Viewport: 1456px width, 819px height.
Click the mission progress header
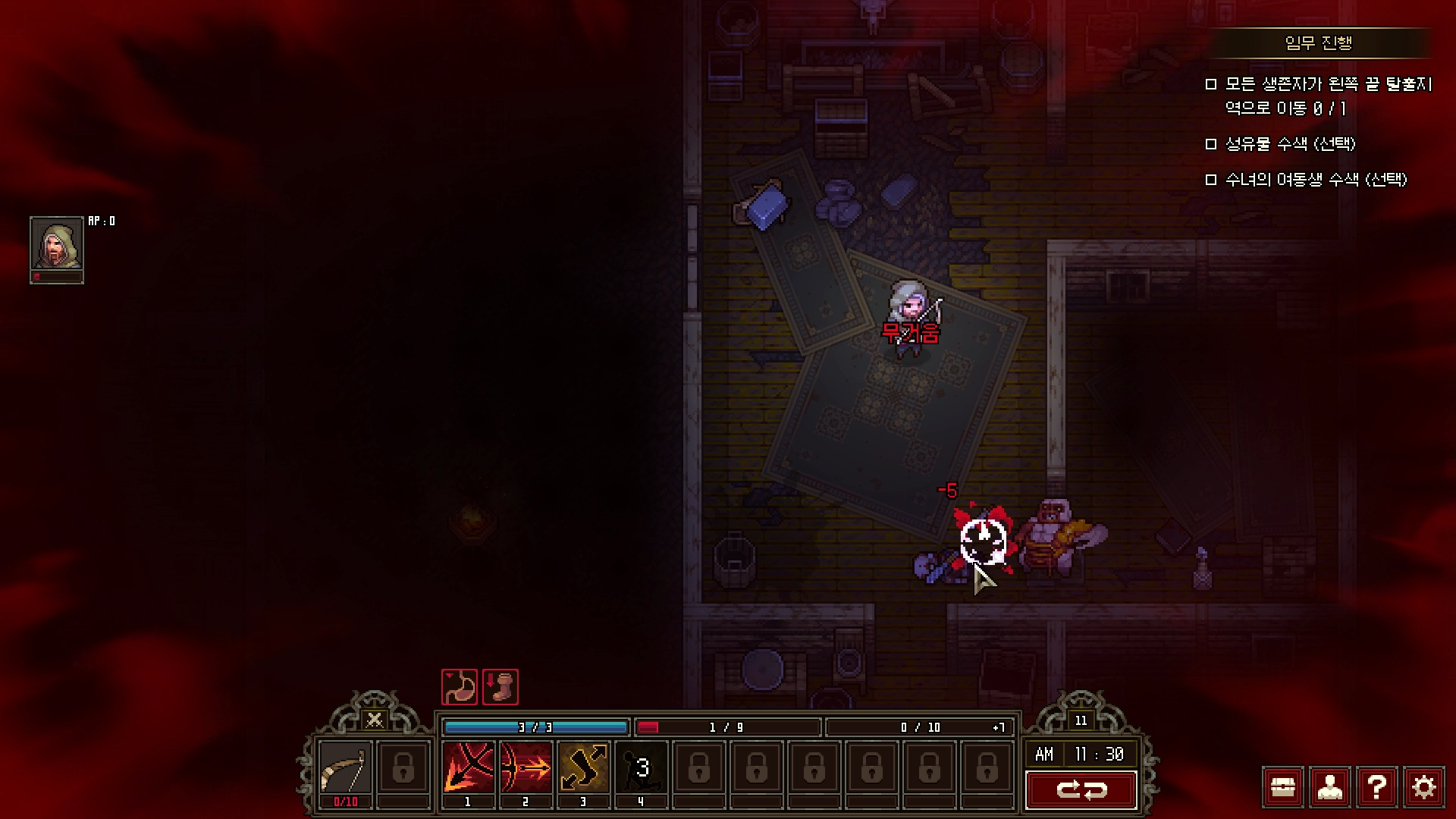(x=1319, y=43)
